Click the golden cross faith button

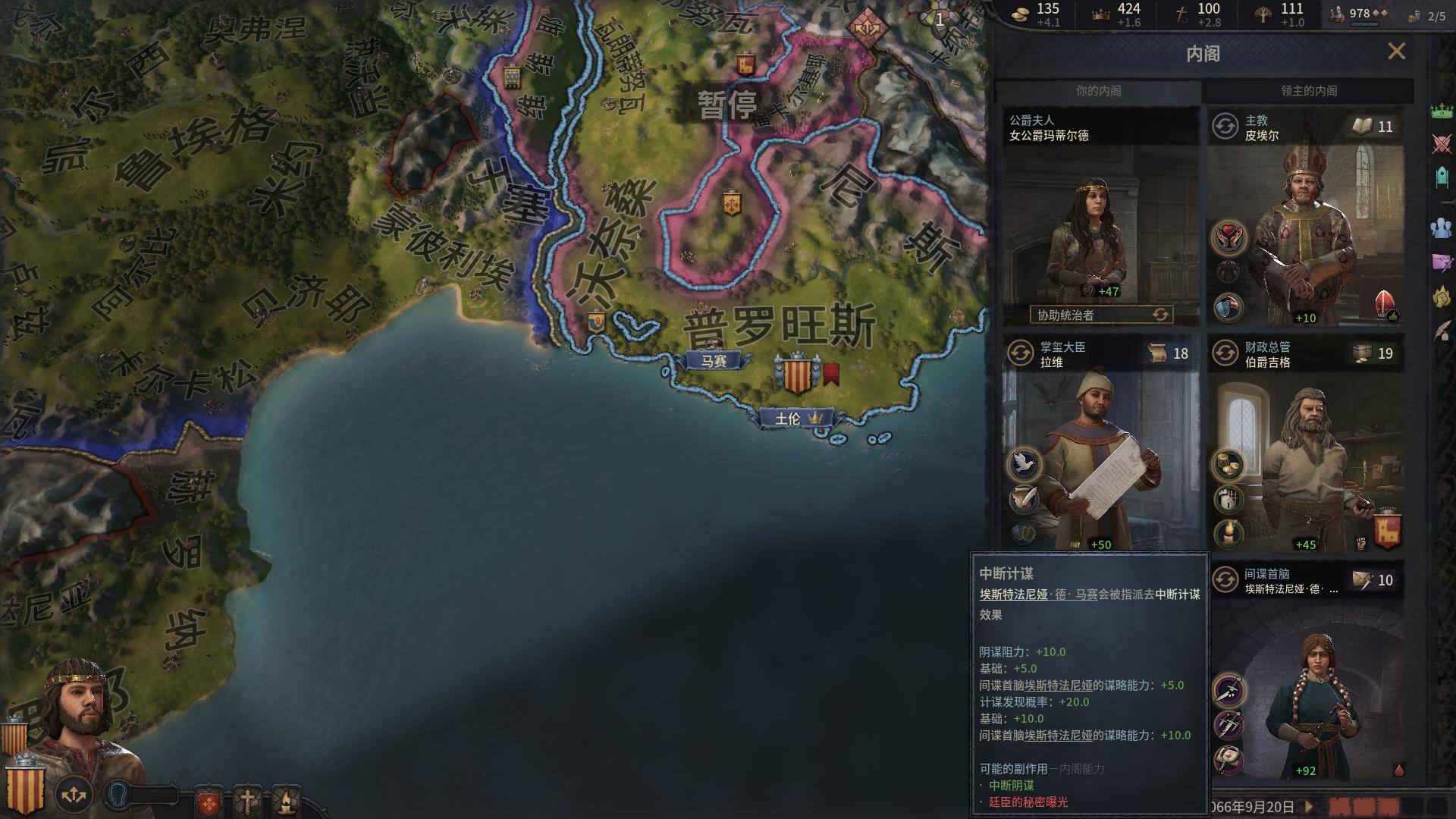point(247,800)
